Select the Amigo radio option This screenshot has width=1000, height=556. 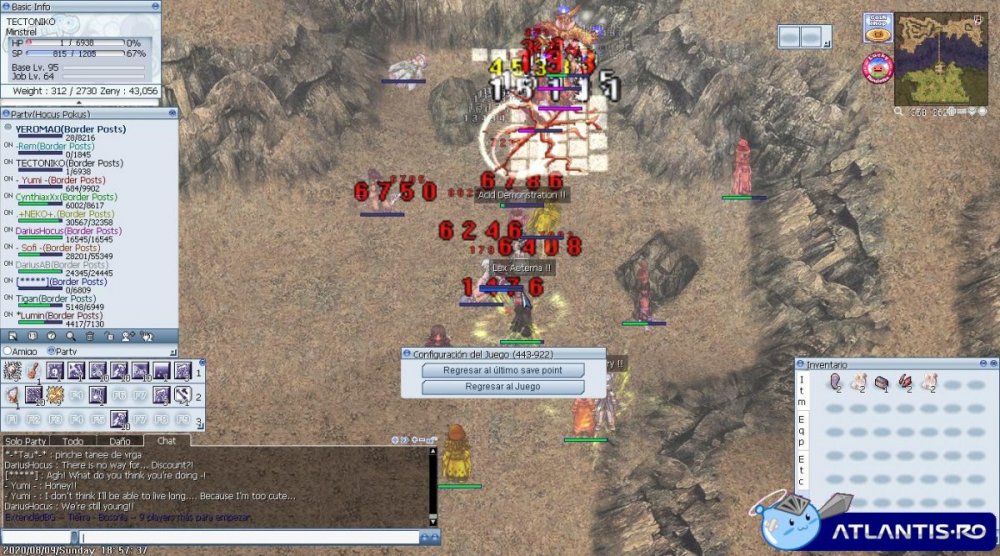pyautogui.click(x=8, y=352)
